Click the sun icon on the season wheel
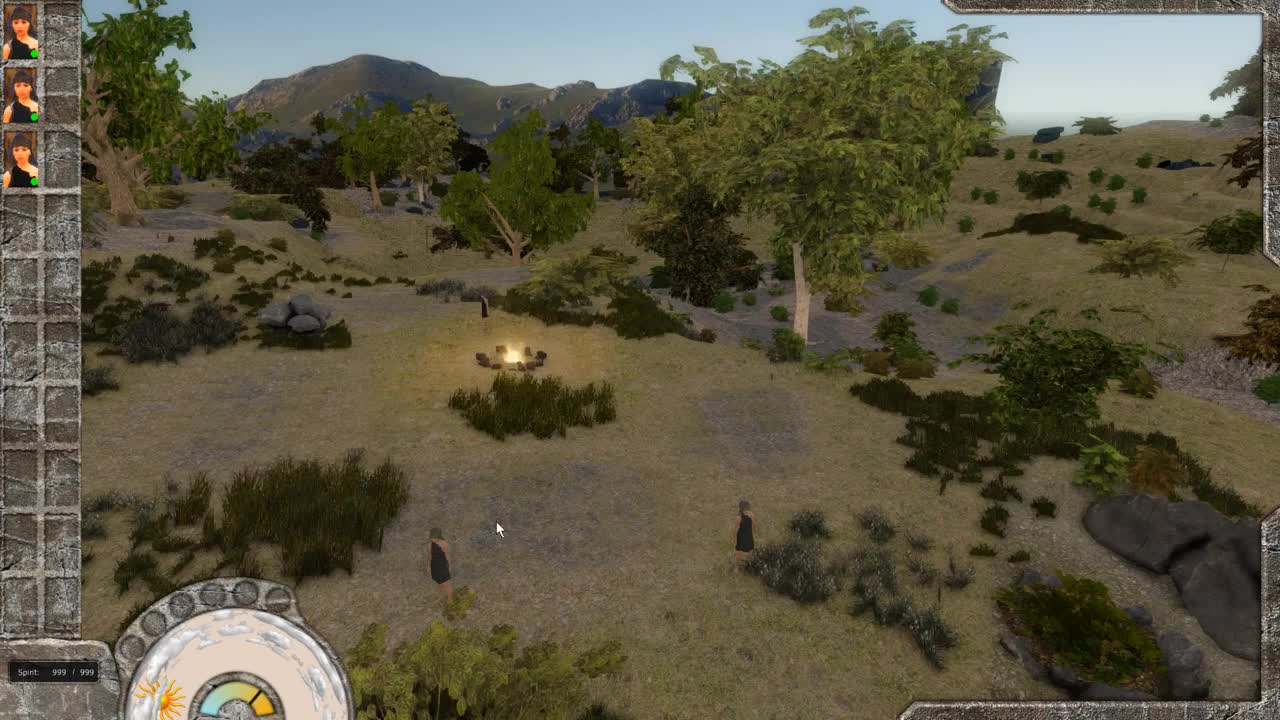Image resolution: width=1280 pixels, height=720 pixels. 163,700
